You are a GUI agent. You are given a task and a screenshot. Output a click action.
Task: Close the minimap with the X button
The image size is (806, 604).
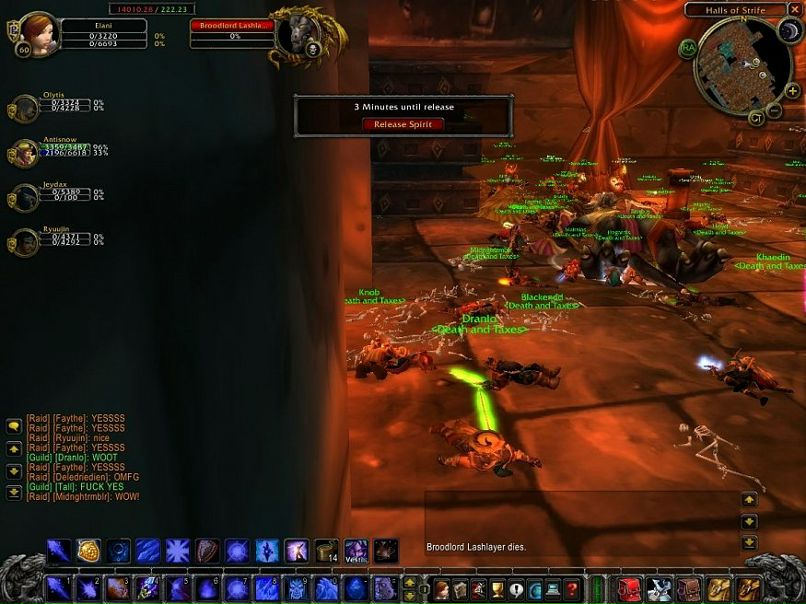pos(796,10)
